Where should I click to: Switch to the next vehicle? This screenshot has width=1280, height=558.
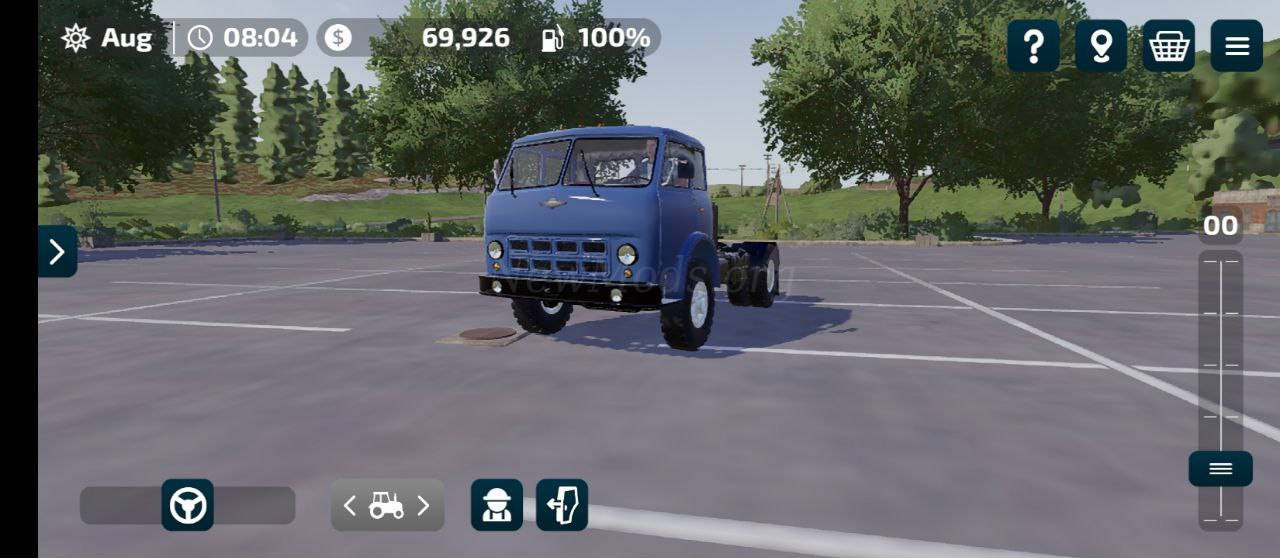[x=423, y=506]
